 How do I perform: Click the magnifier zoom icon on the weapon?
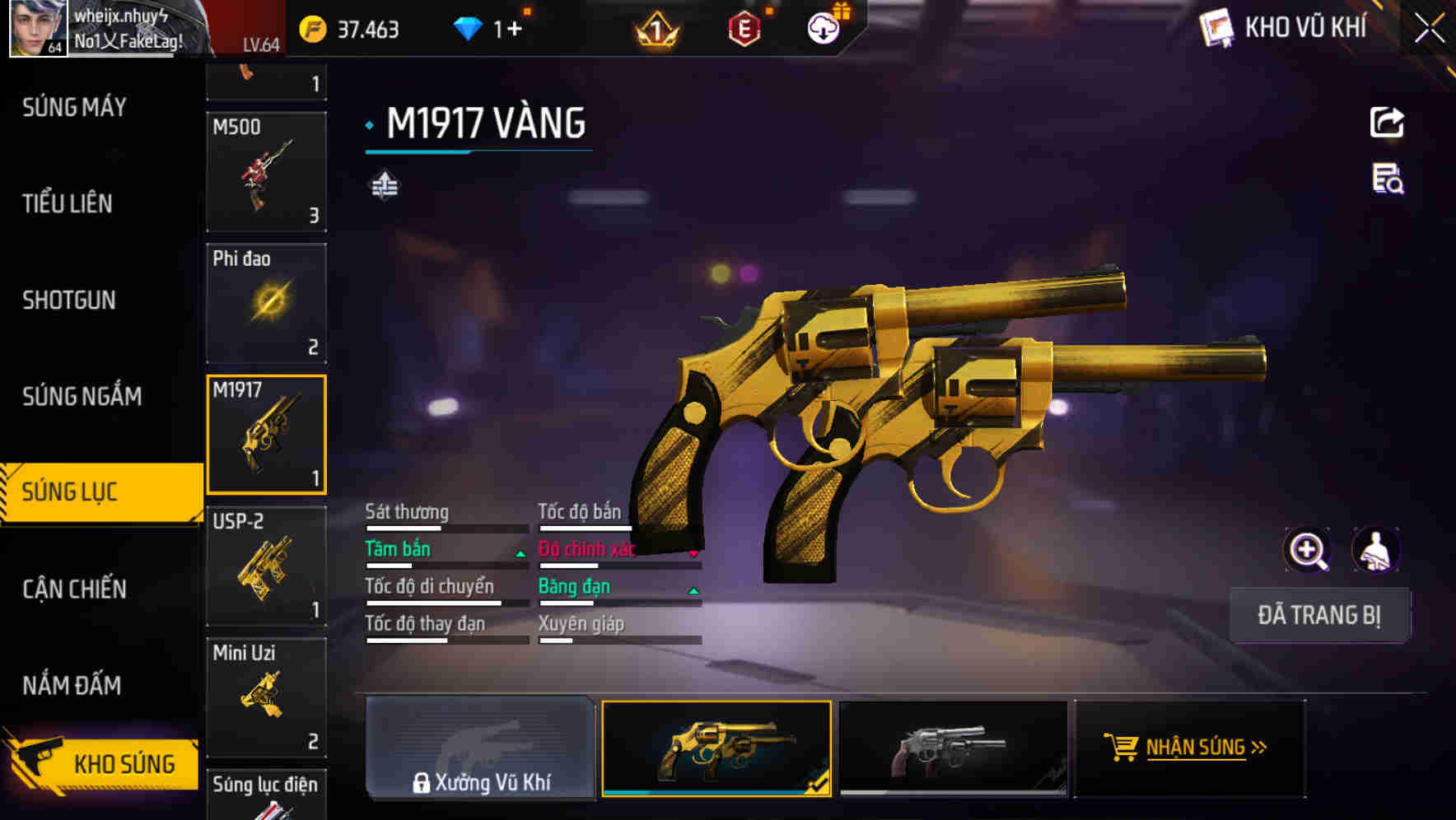point(1306,549)
